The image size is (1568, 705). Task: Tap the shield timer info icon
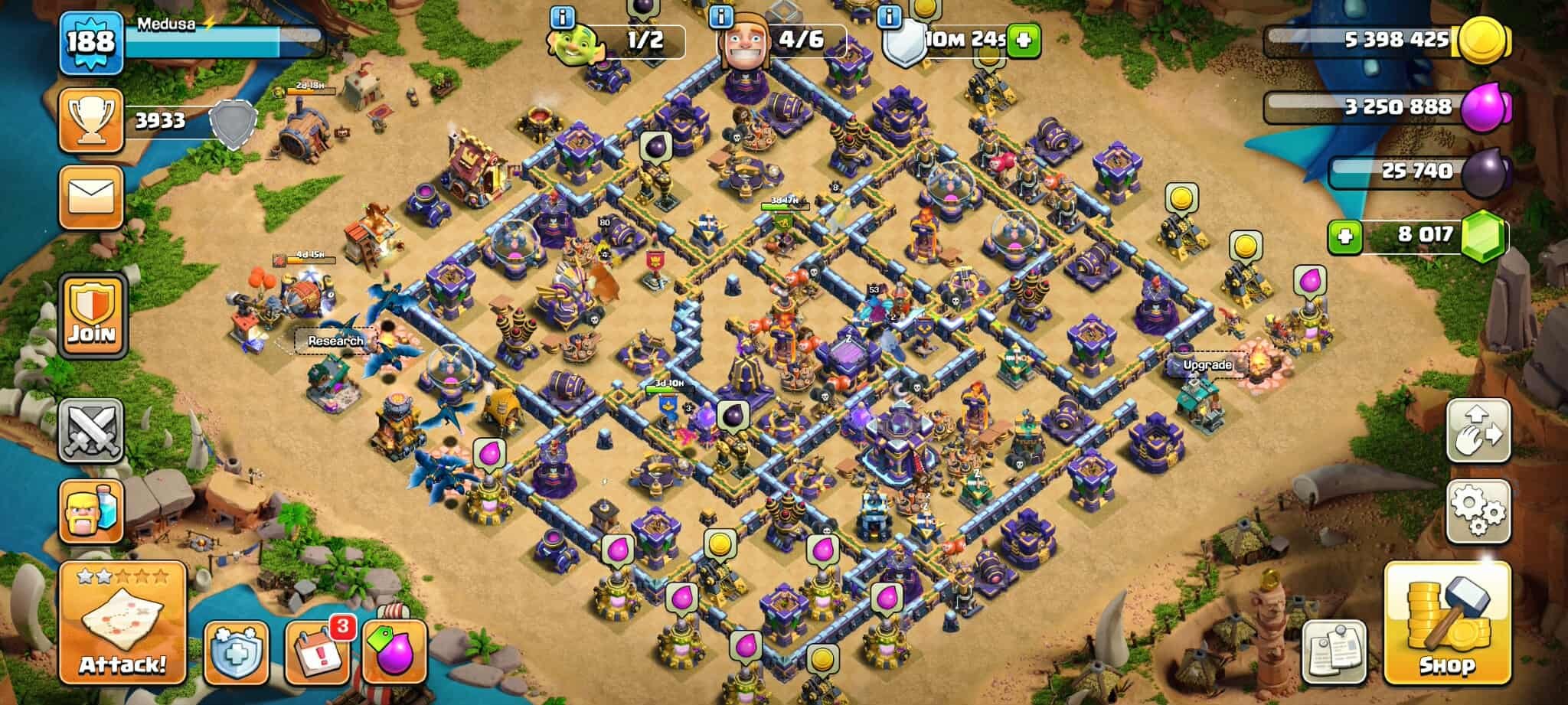pyautogui.click(x=890, y=16)
